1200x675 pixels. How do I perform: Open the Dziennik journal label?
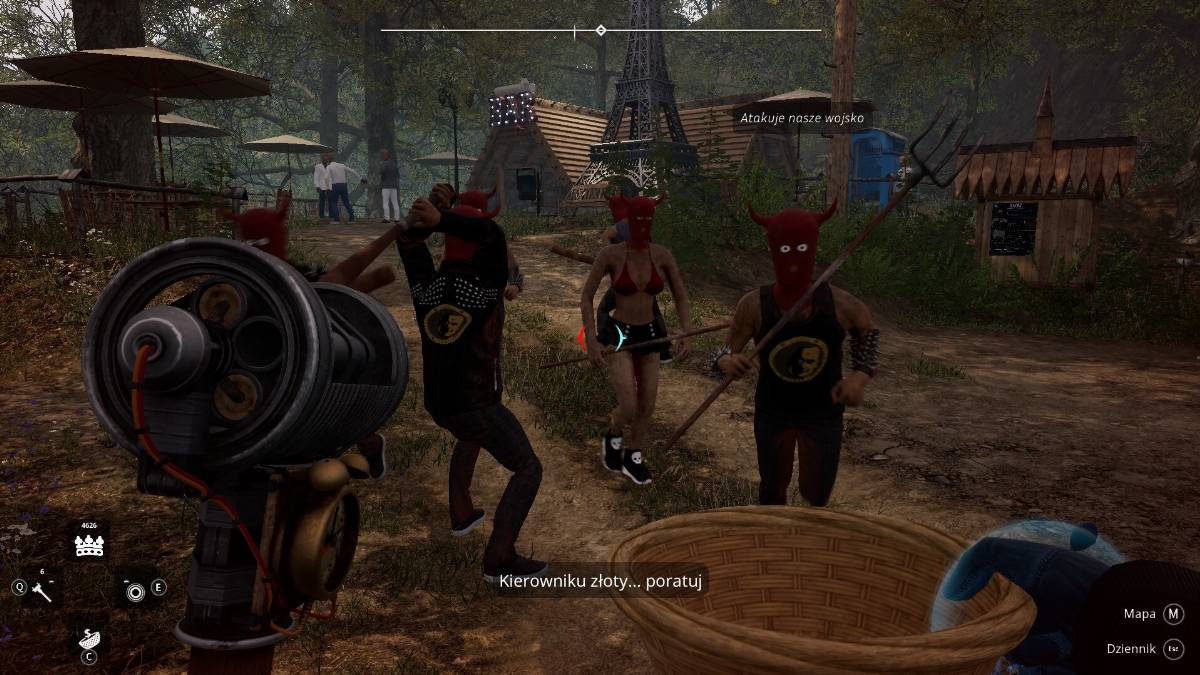(1132, 649)
